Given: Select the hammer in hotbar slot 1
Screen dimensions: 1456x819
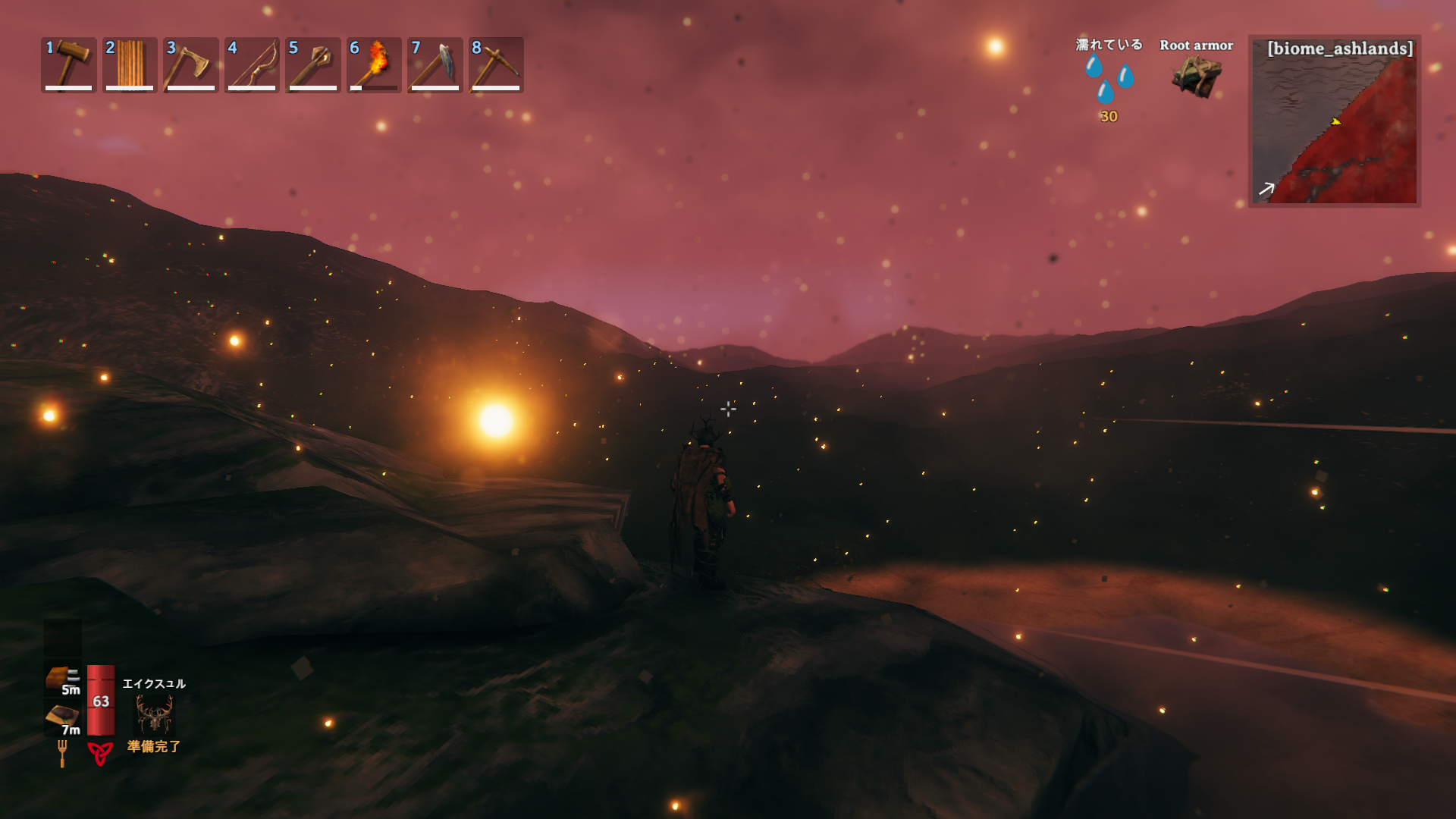Looking at the screenshot, I should [69, 64].
